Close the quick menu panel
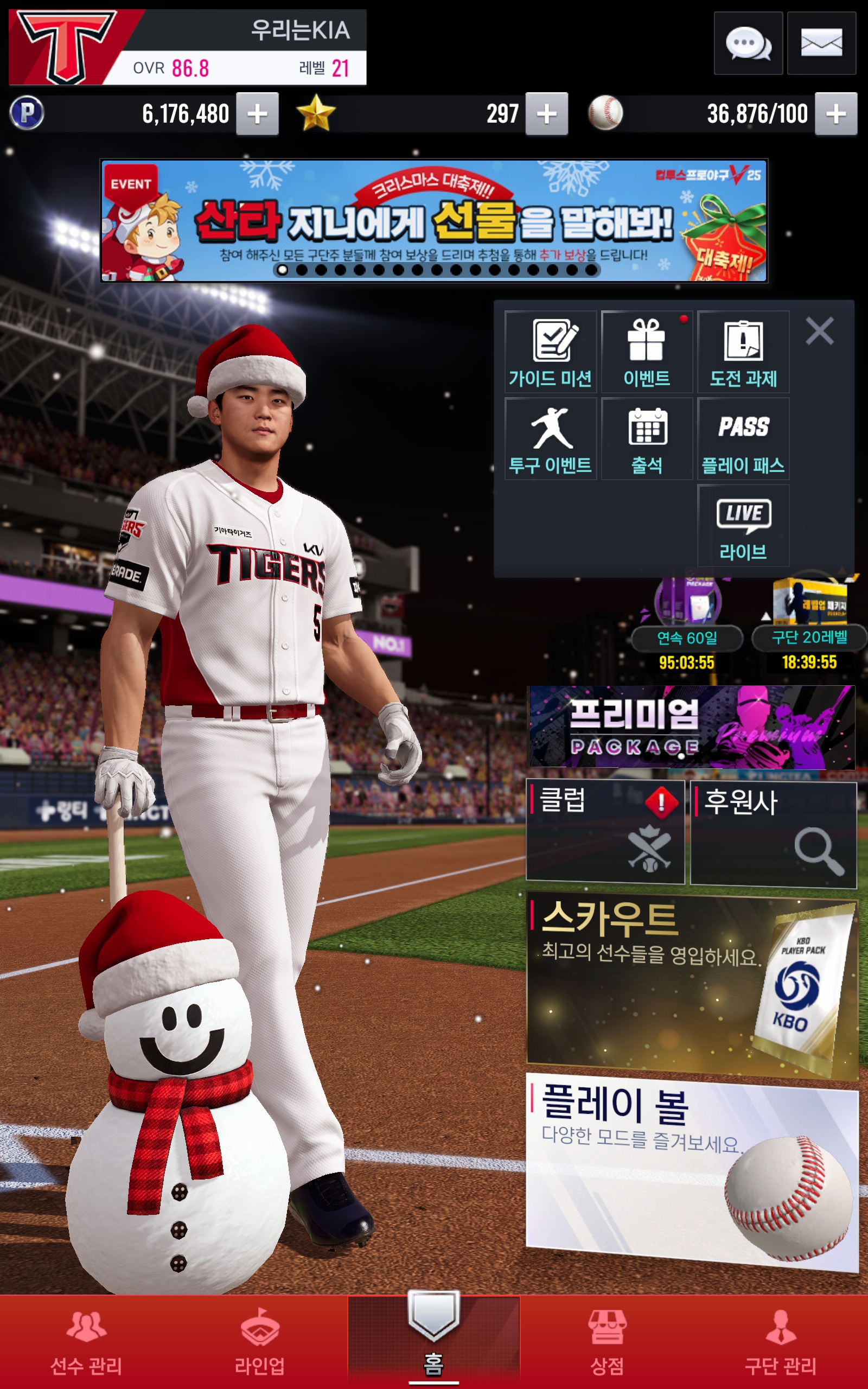Viewport: 868px width, 1389px height. 819,331
